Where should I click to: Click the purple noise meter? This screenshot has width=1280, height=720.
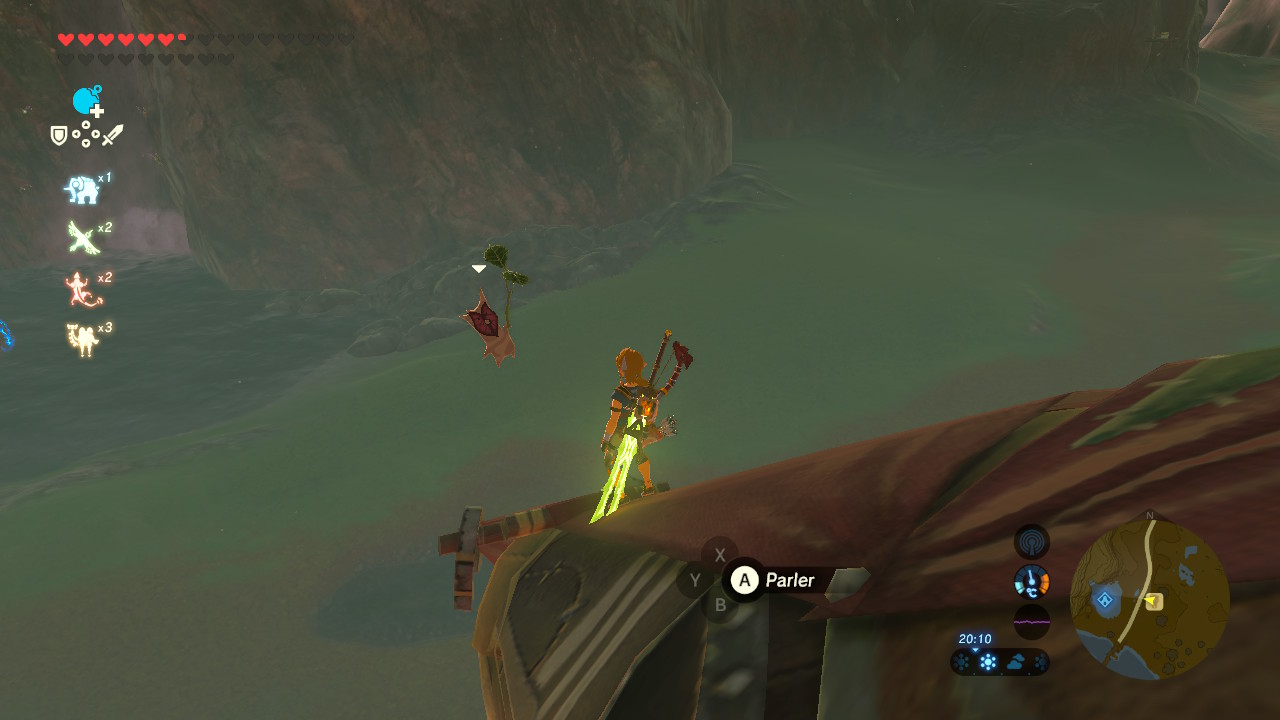(1031, 621)
